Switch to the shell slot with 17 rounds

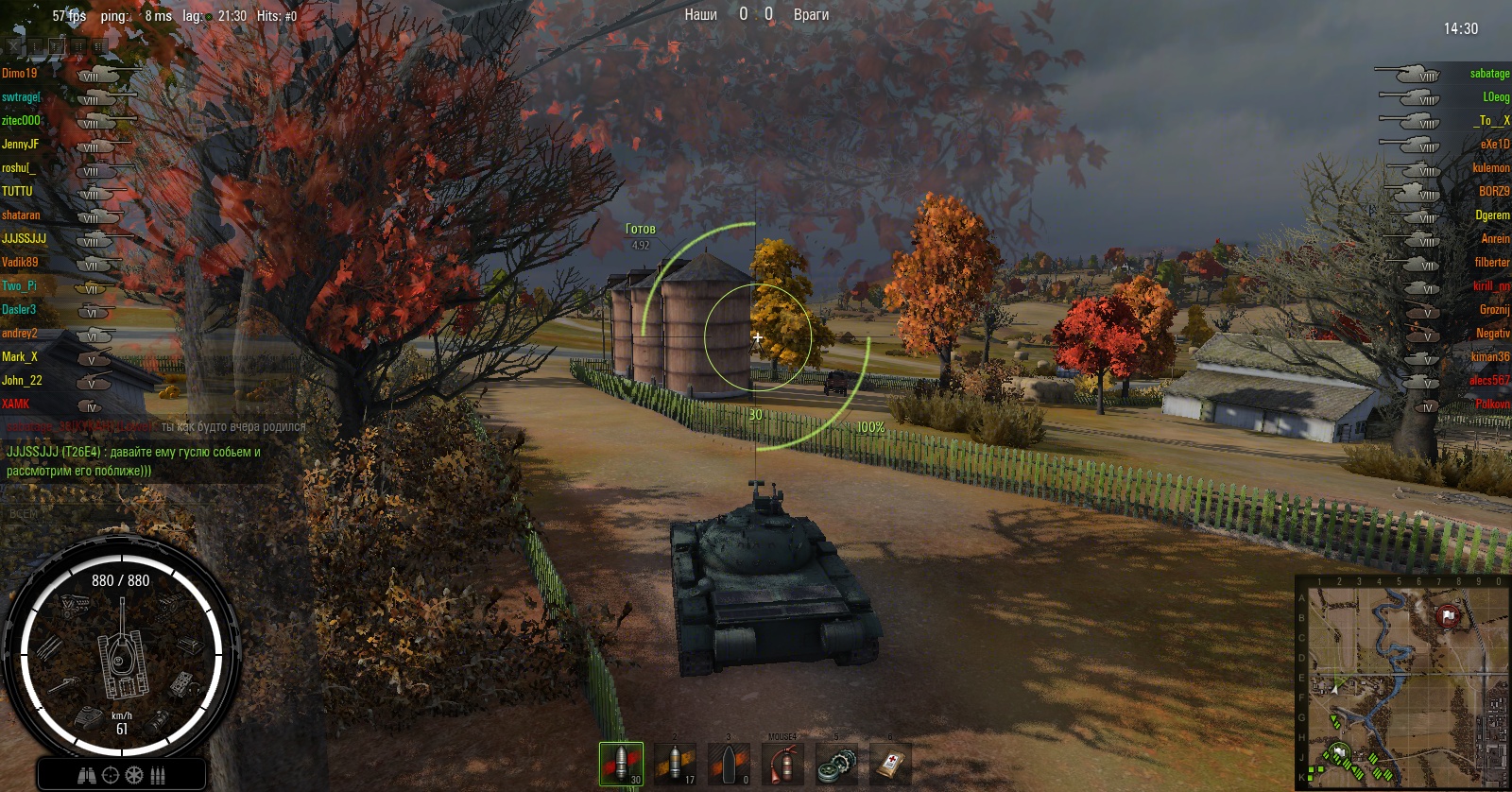click(x=675, y=764)
